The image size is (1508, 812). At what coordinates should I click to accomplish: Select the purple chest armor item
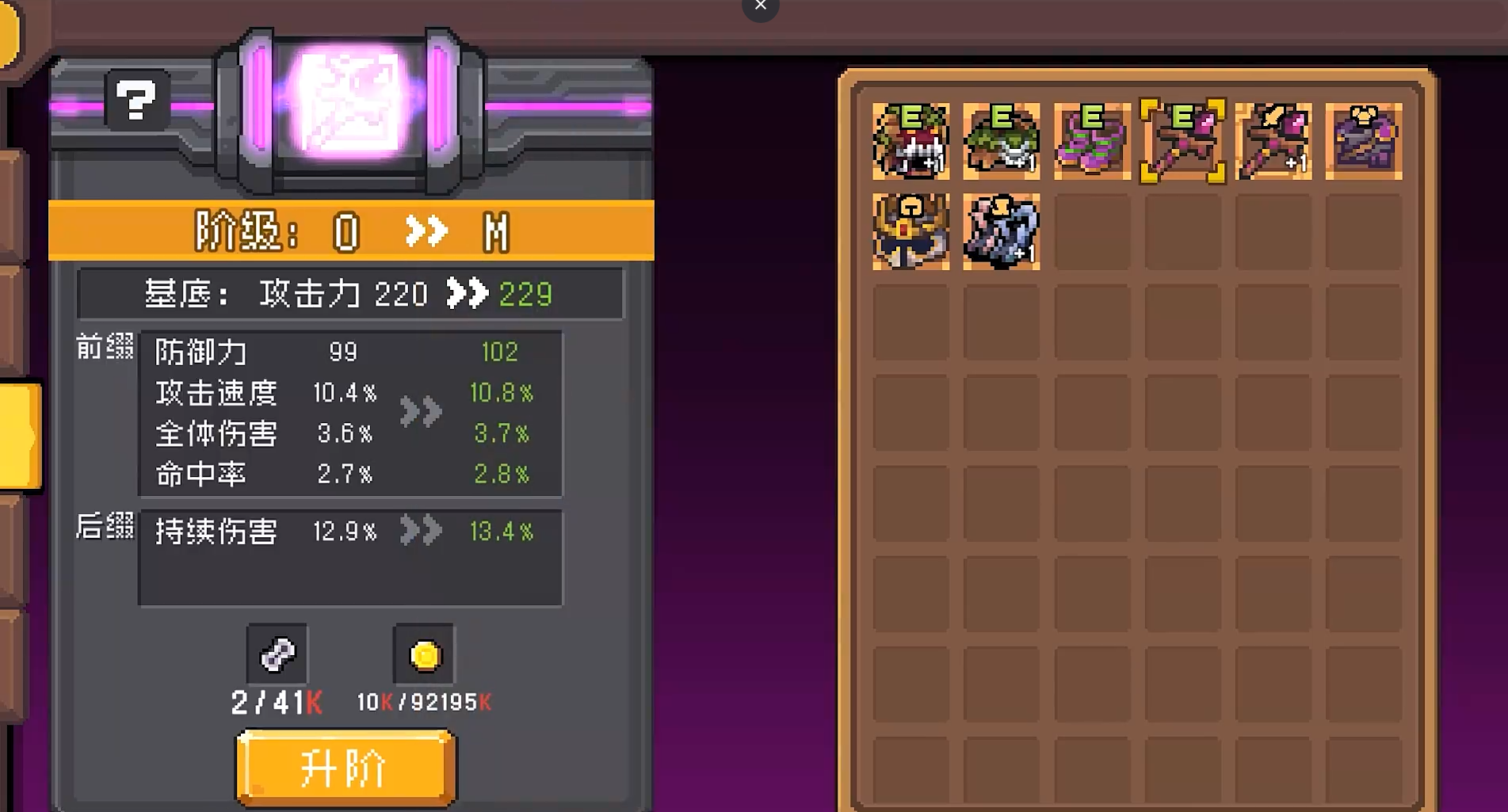pos(1364,141)
